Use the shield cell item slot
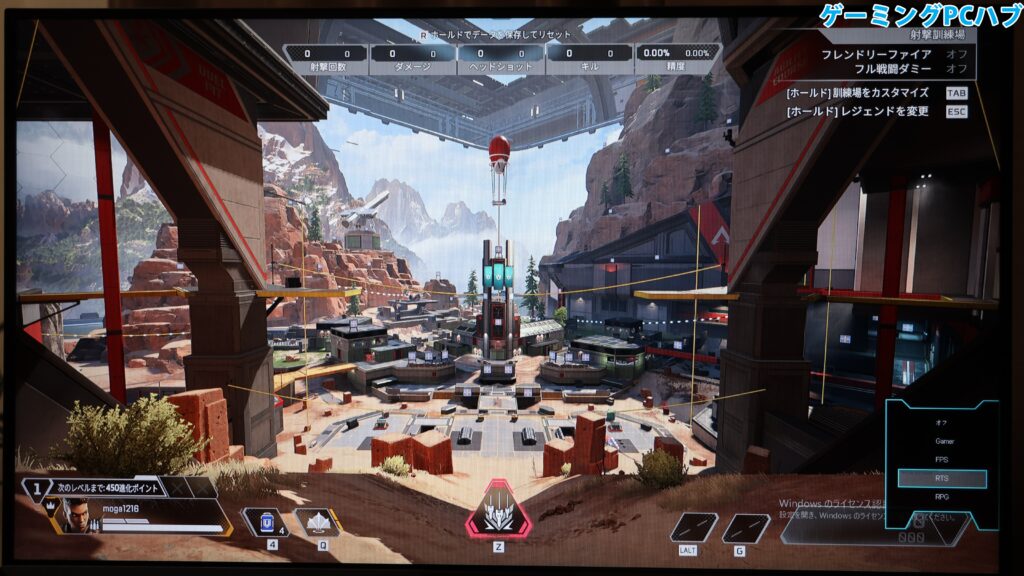1024x576 pixels. tap(268, 522)
